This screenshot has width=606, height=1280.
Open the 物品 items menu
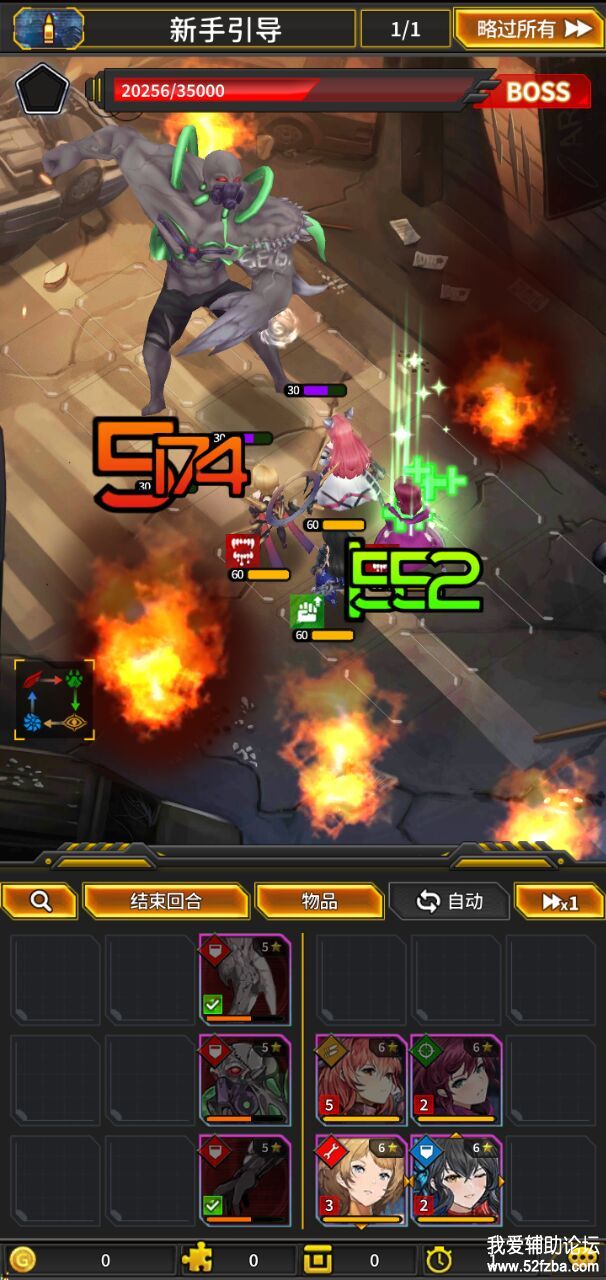pos(320,901)
